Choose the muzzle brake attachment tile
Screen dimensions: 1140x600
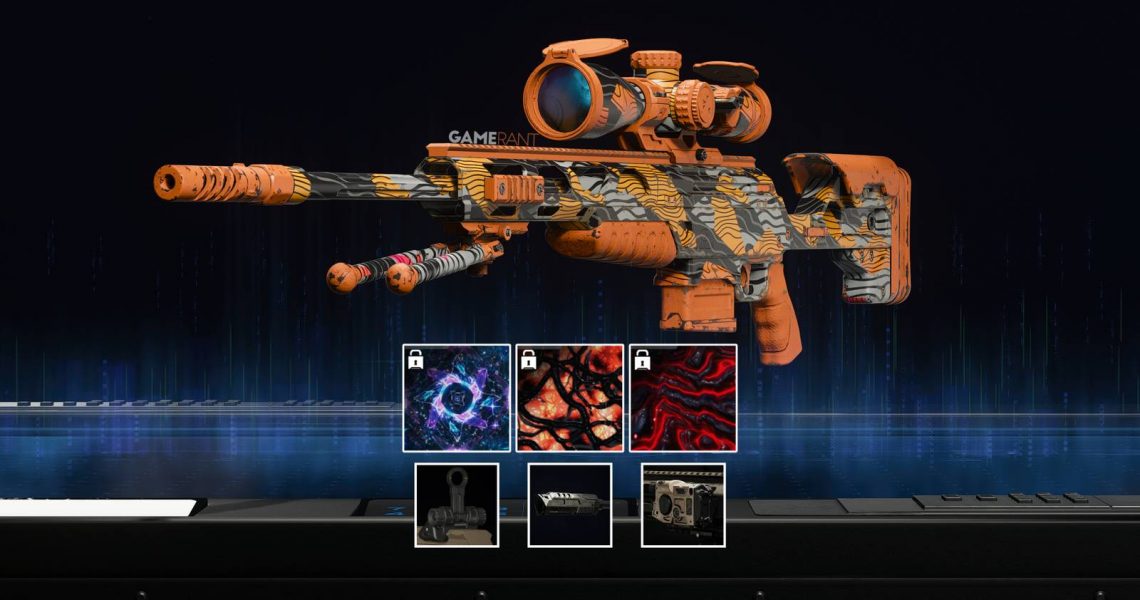pos(570,505)
